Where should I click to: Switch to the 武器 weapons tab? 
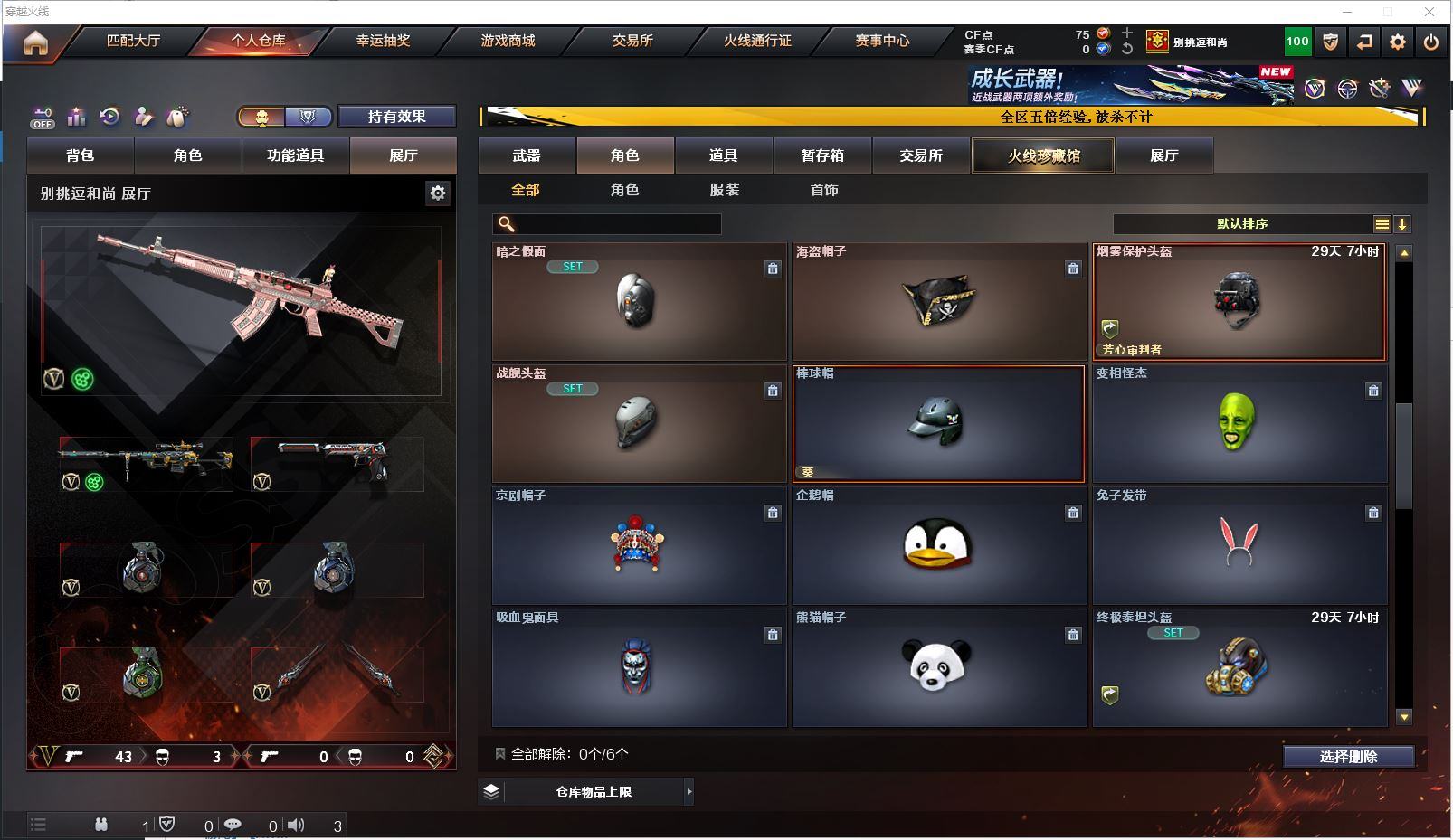coord(527,156)
